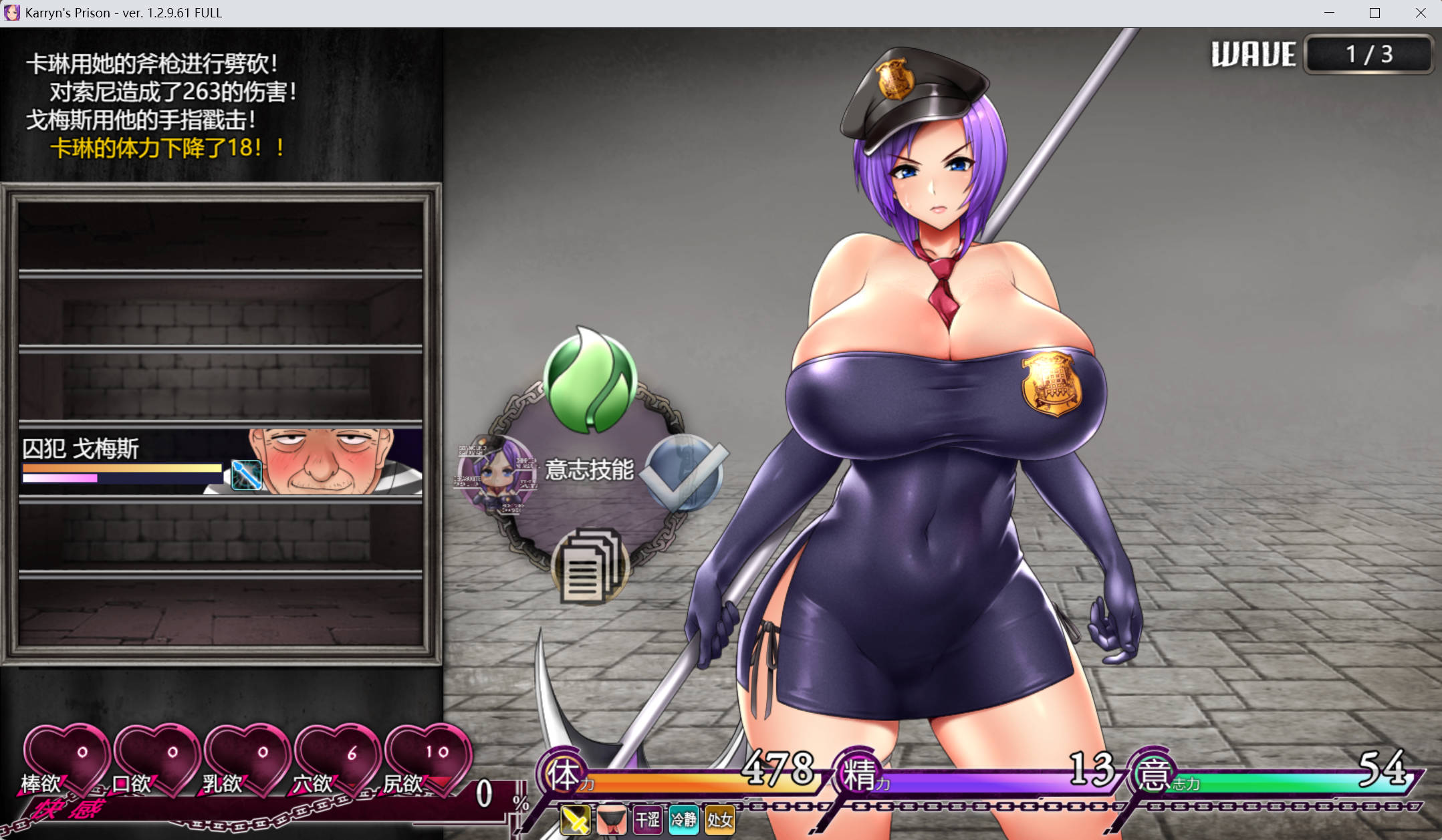The height and width of the screenshot is (840, 1442).
Task: Select the chibi Karryn portrait on the command wheel
Action: (496, 473)
